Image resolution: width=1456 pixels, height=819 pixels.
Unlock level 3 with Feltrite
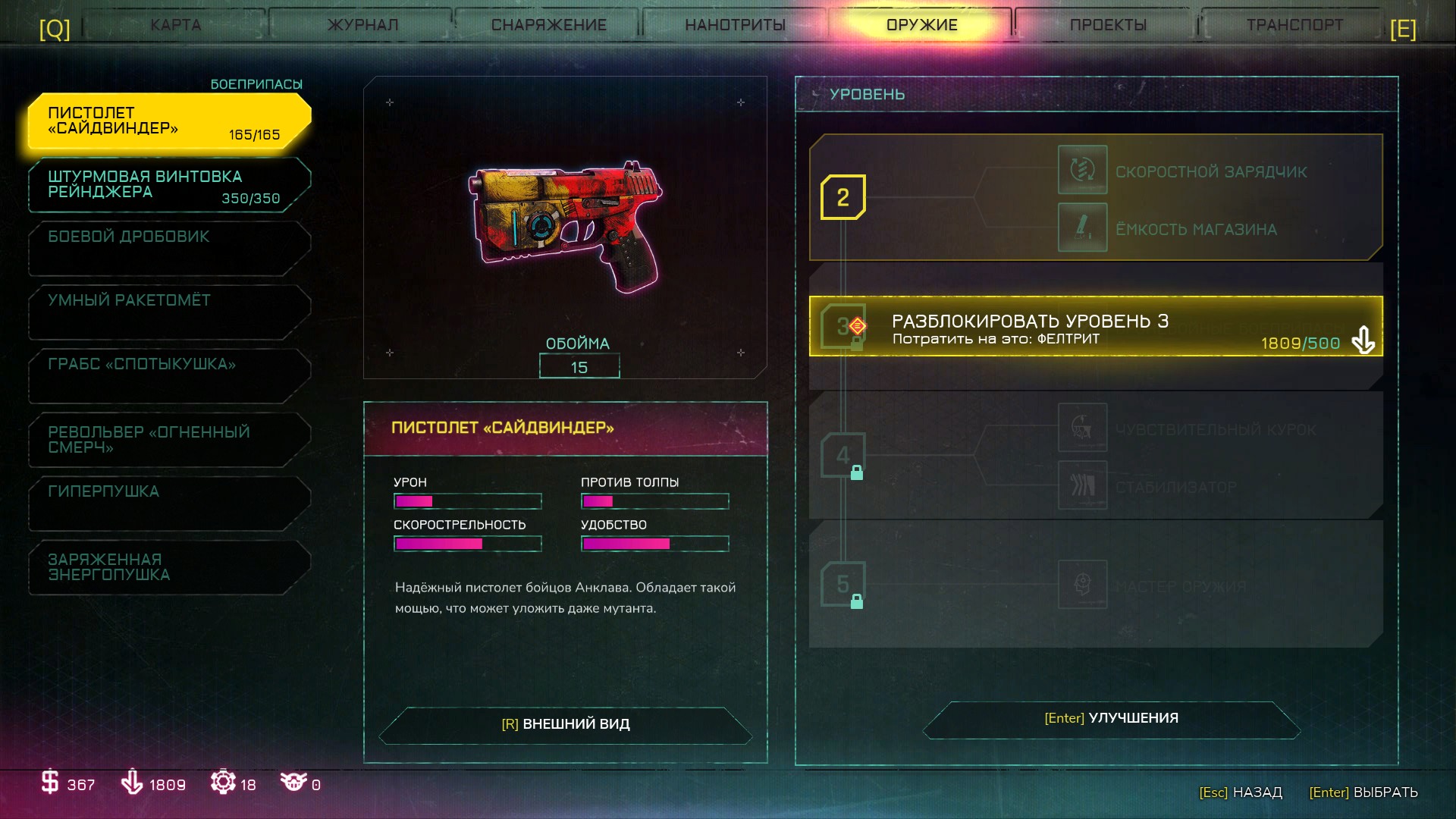1095,327
